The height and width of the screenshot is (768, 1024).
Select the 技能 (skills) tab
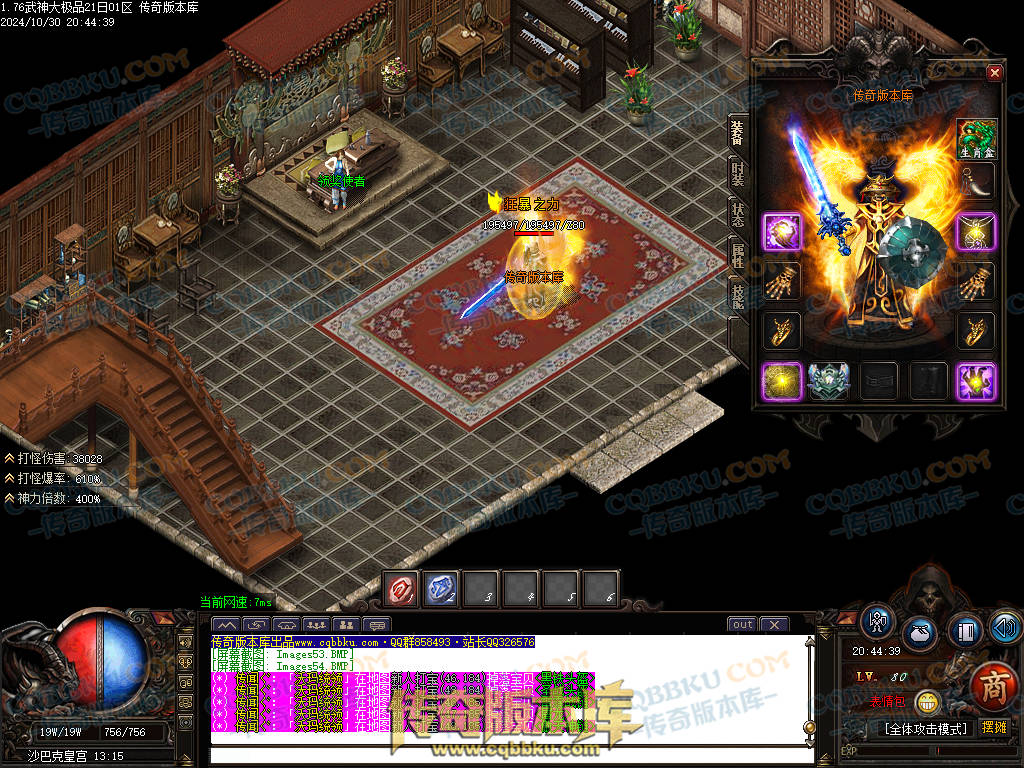tap(737, 296)
